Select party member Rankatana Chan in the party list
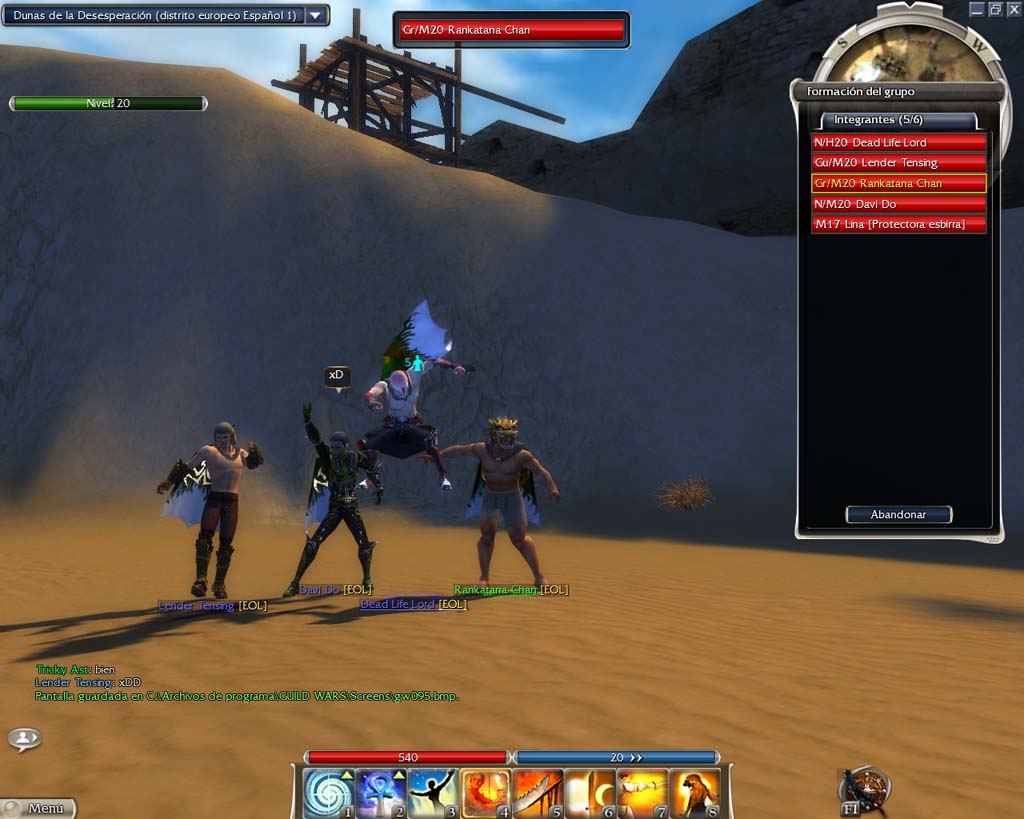 (898, 183)
